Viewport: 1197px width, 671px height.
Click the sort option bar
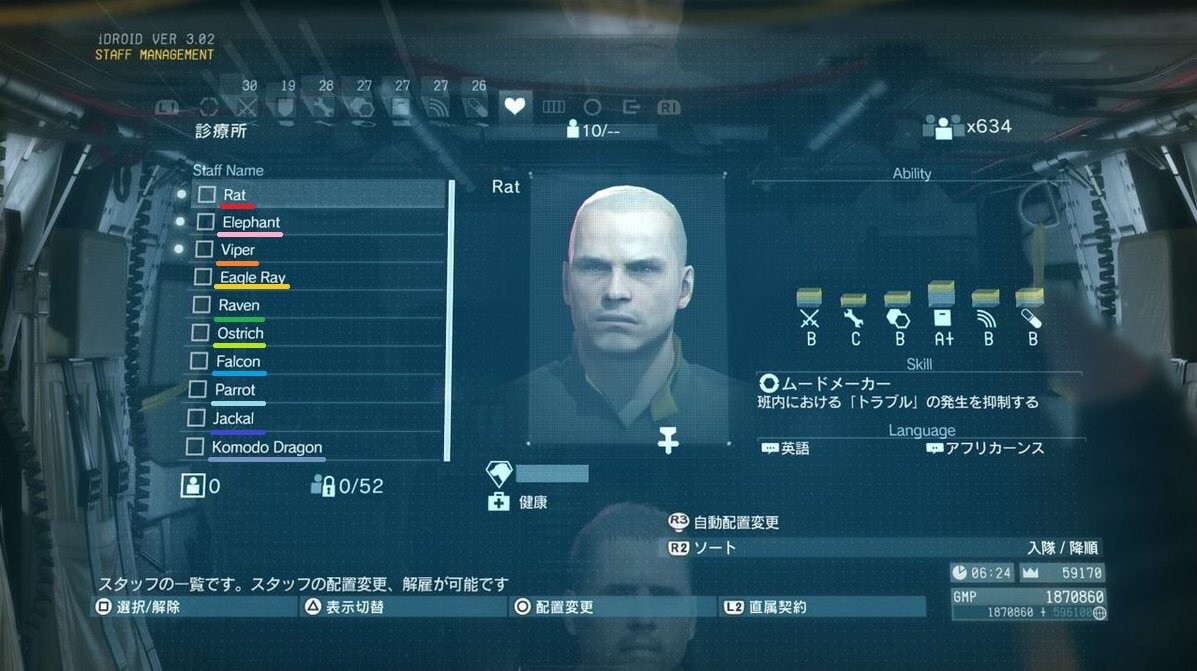[x=885, y=547]
